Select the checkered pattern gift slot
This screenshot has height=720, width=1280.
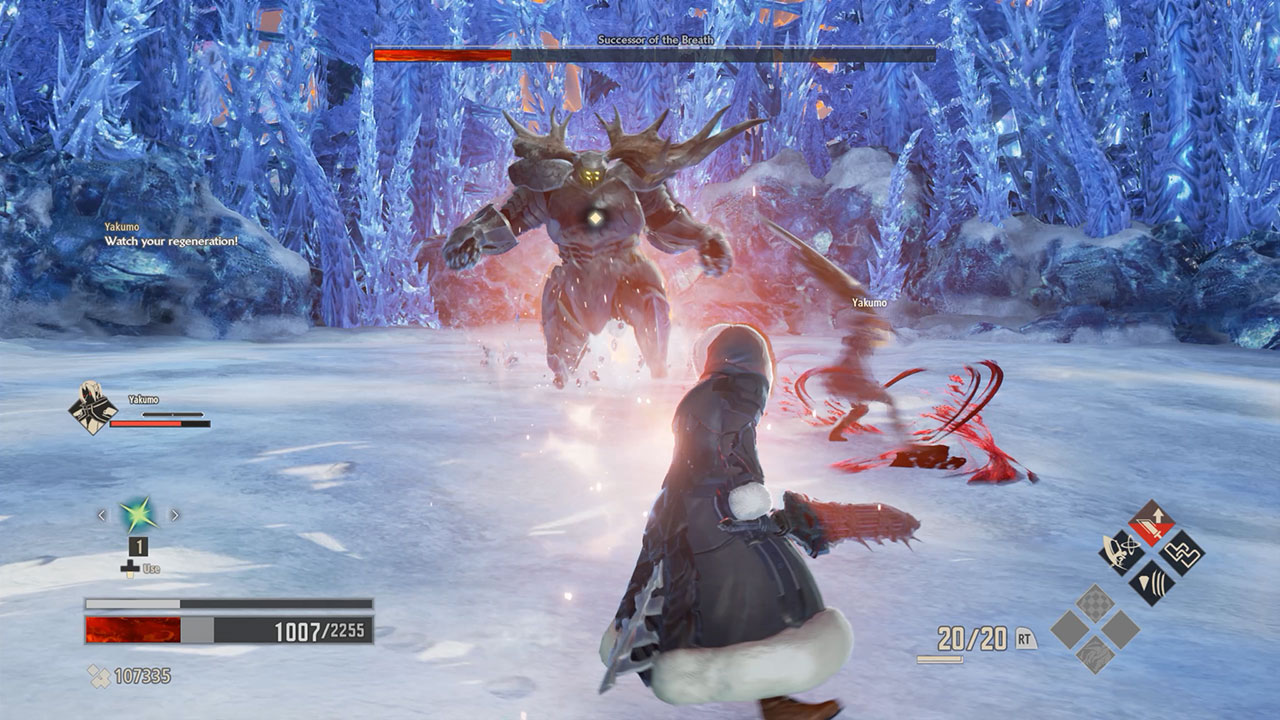click(1095, 602)
